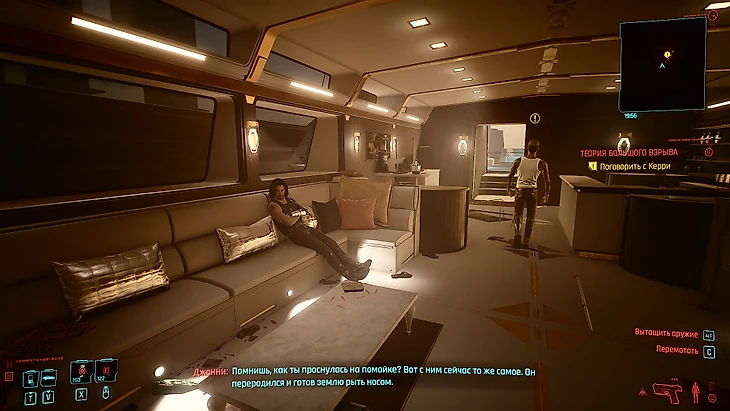
Task: Use the healing inhaler consumable slot
Action: [82, 374]
